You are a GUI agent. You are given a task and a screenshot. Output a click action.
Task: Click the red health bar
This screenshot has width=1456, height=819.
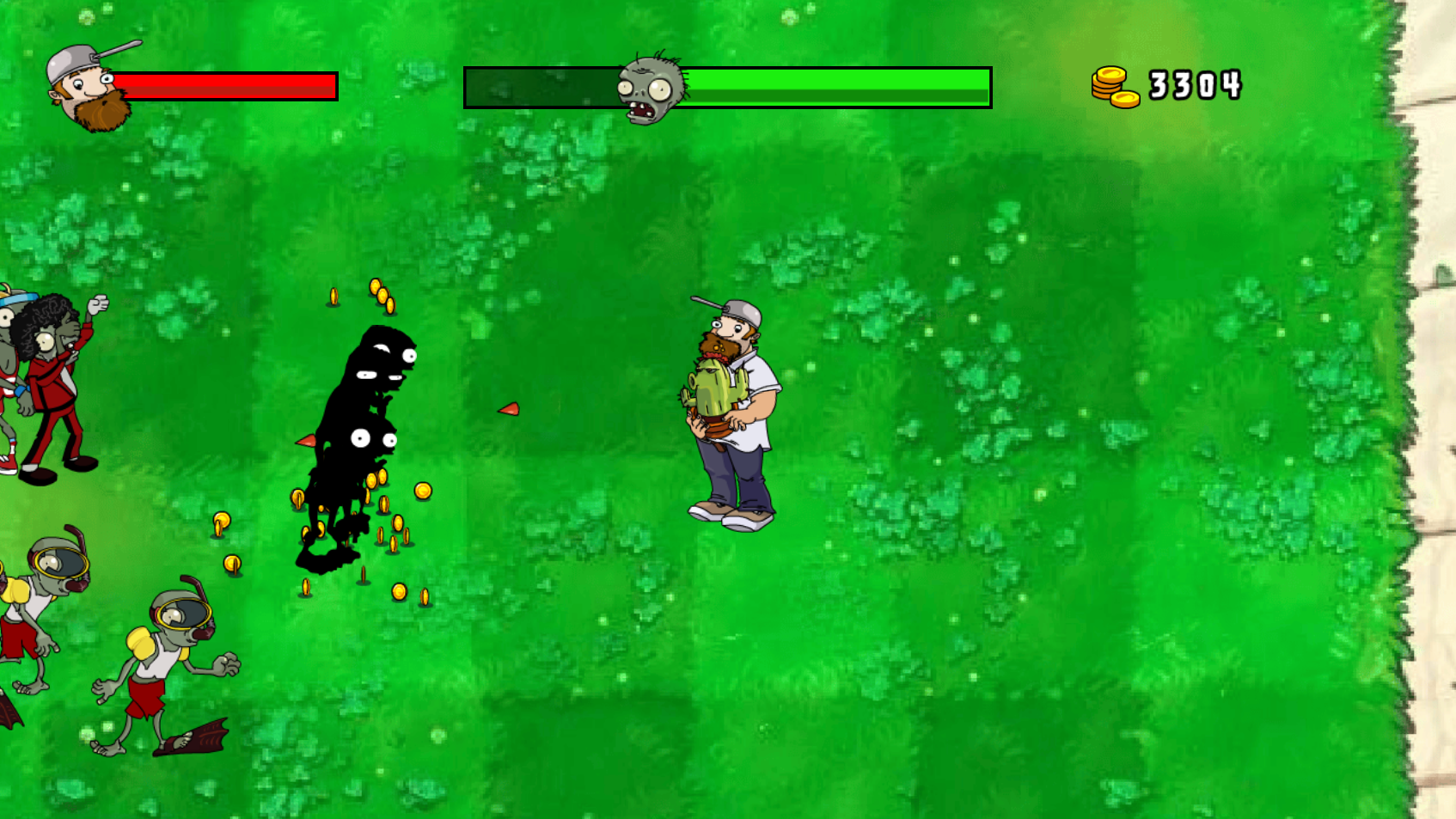(x=228, y=85)
